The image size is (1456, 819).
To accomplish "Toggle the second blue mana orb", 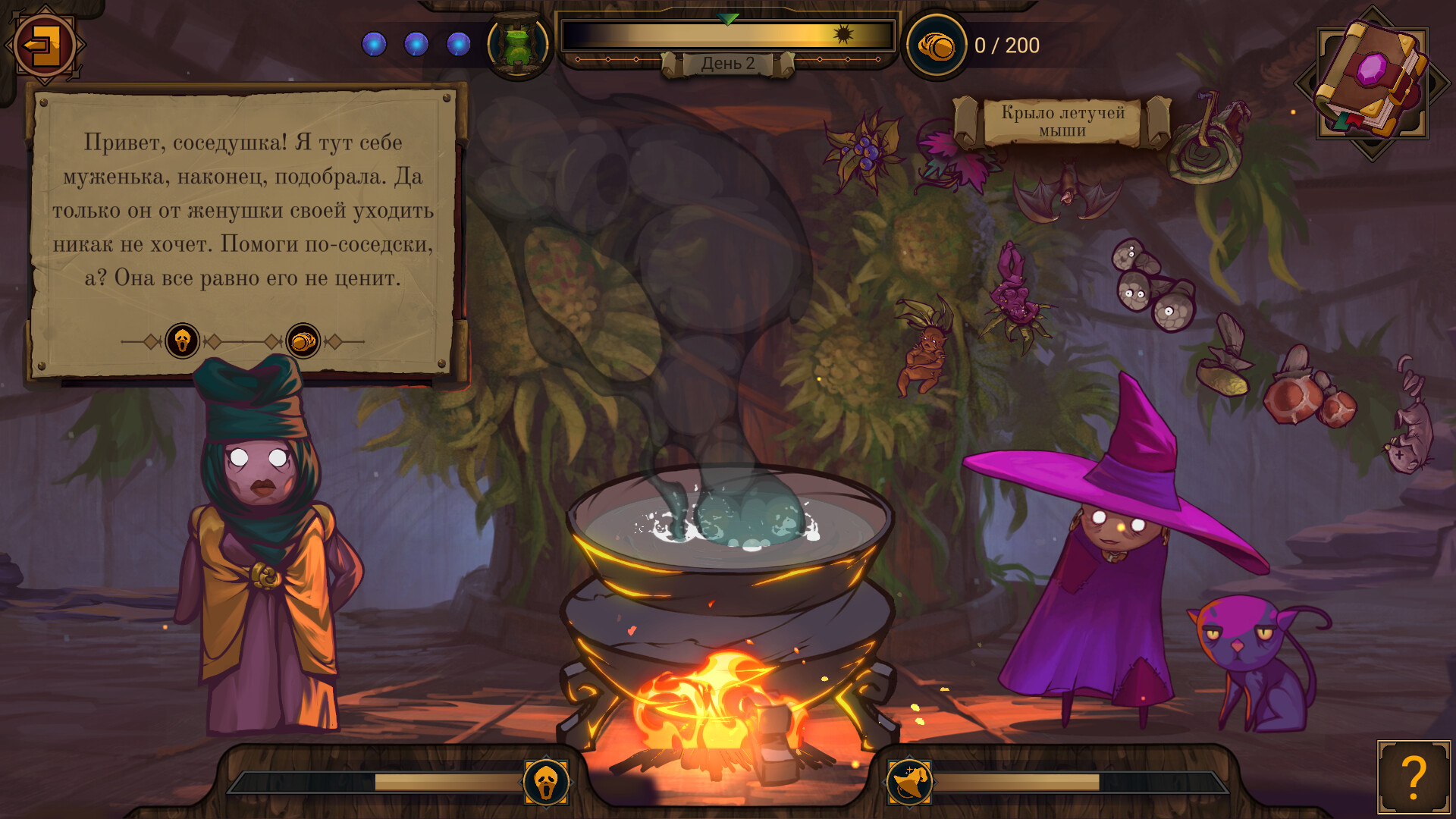I will (416, 44).
